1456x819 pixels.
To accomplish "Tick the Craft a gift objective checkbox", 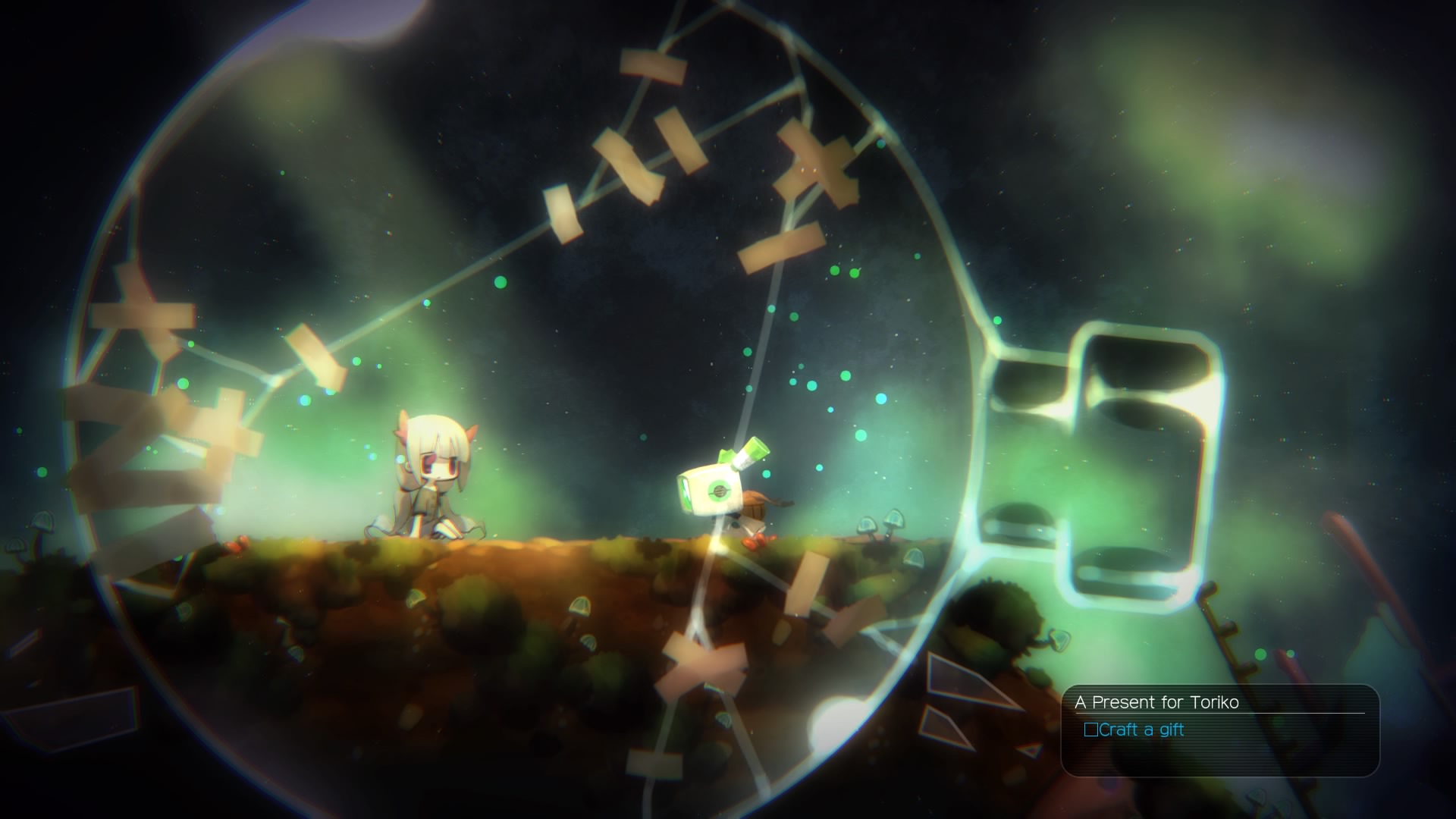I will pos(1090,730).
